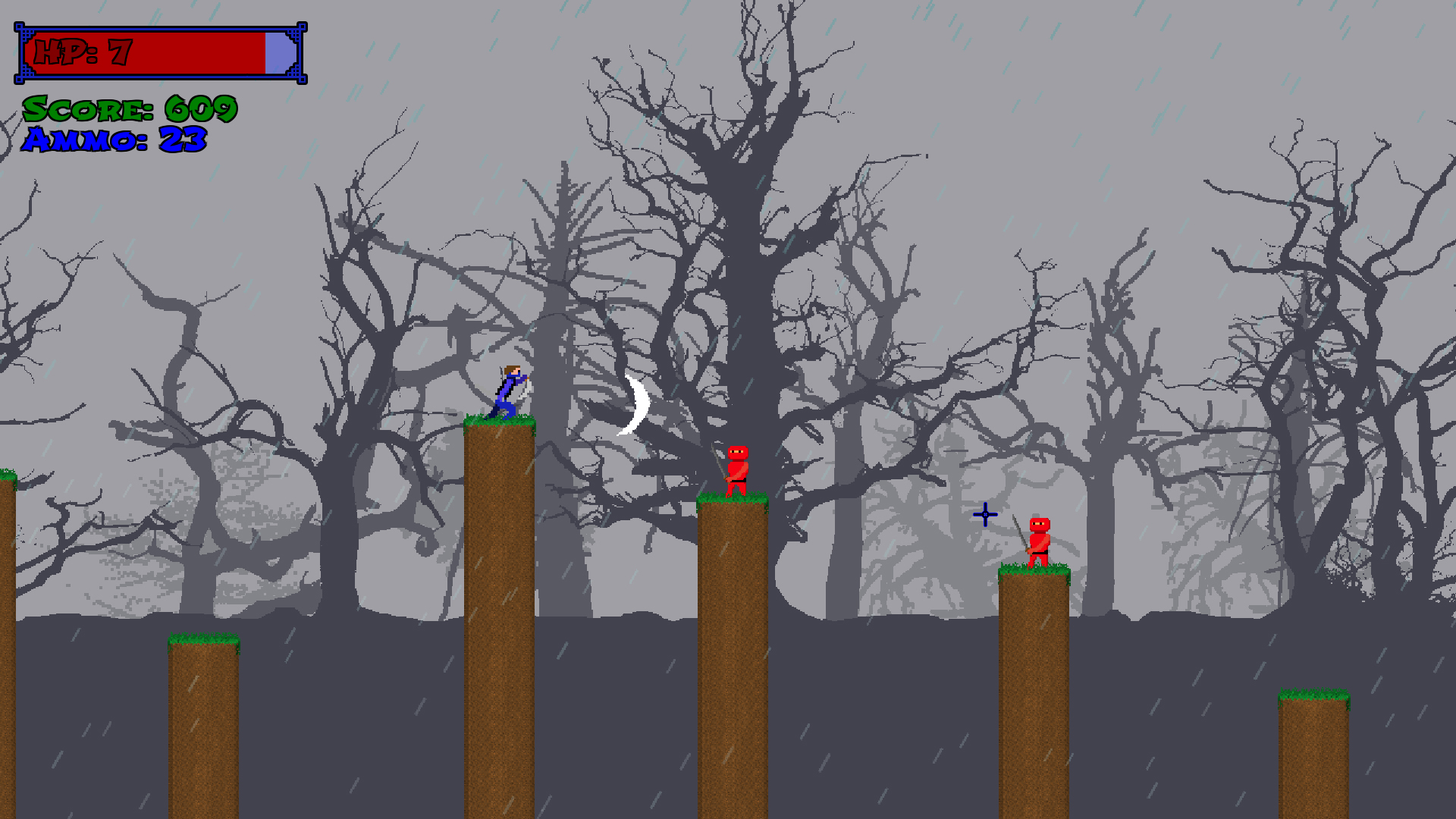Click the red mask of the middle ninja

click(x=737, y=453)
